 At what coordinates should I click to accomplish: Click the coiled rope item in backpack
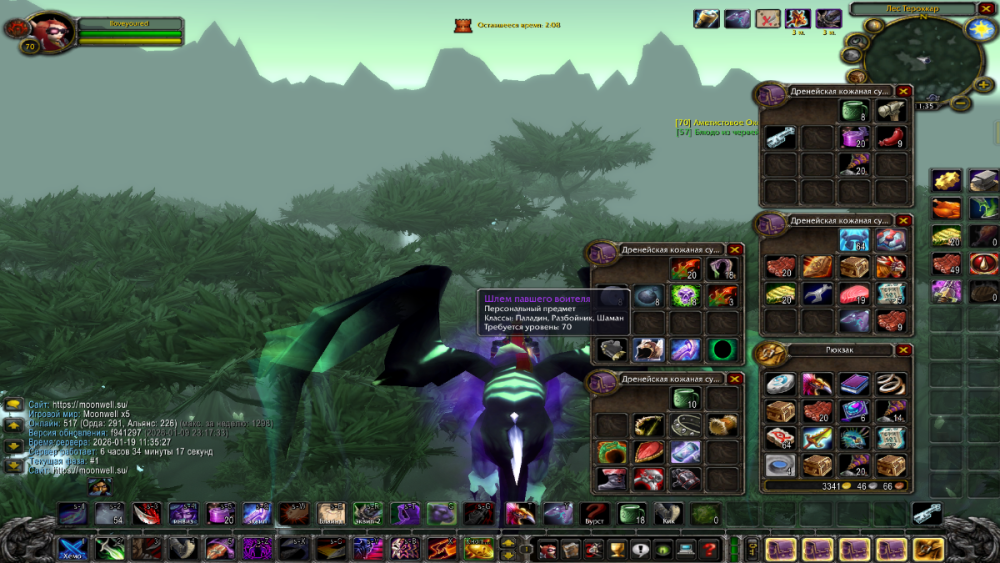click(x=890, y=385)
